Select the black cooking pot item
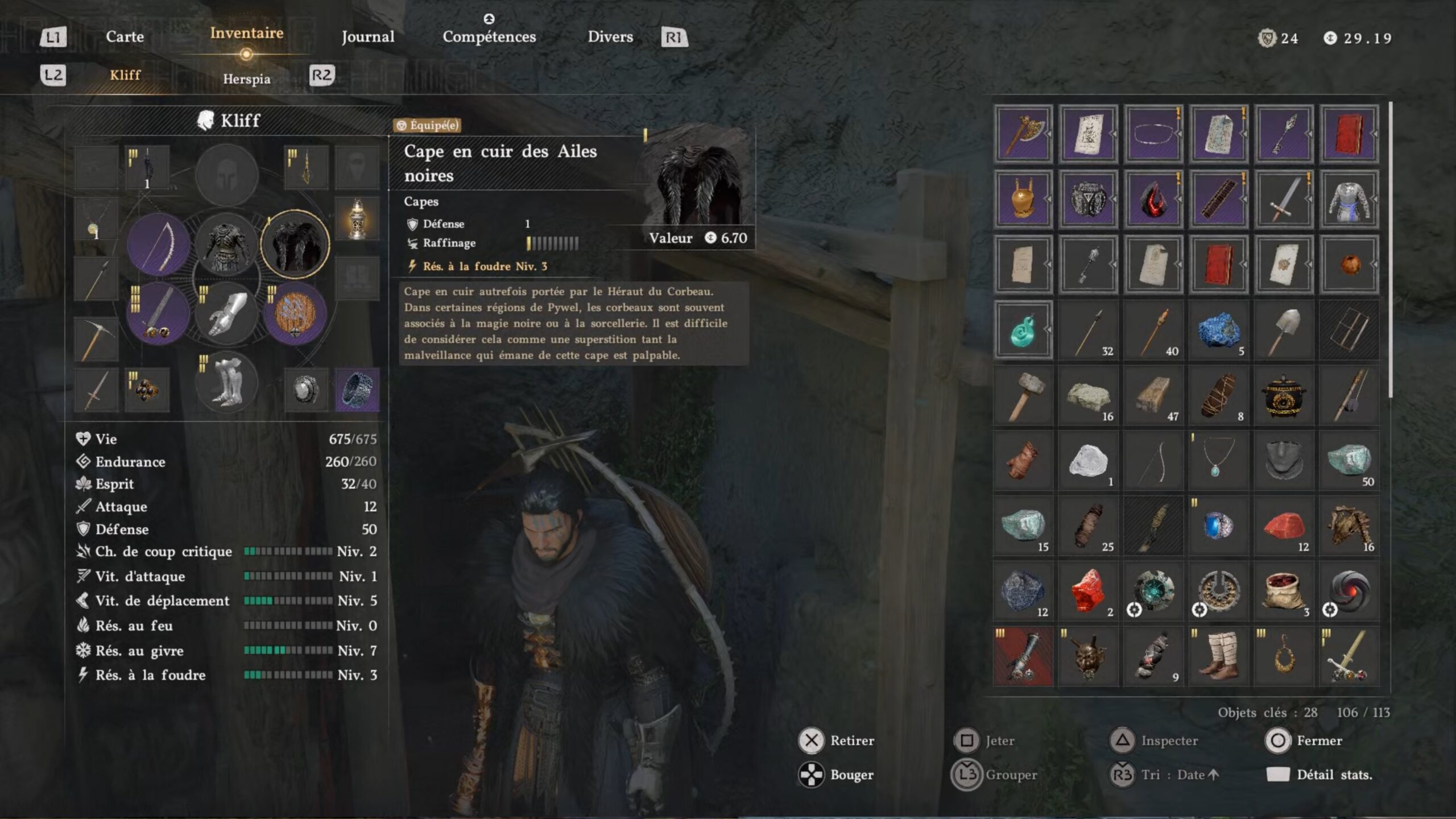 [1283, 395]
